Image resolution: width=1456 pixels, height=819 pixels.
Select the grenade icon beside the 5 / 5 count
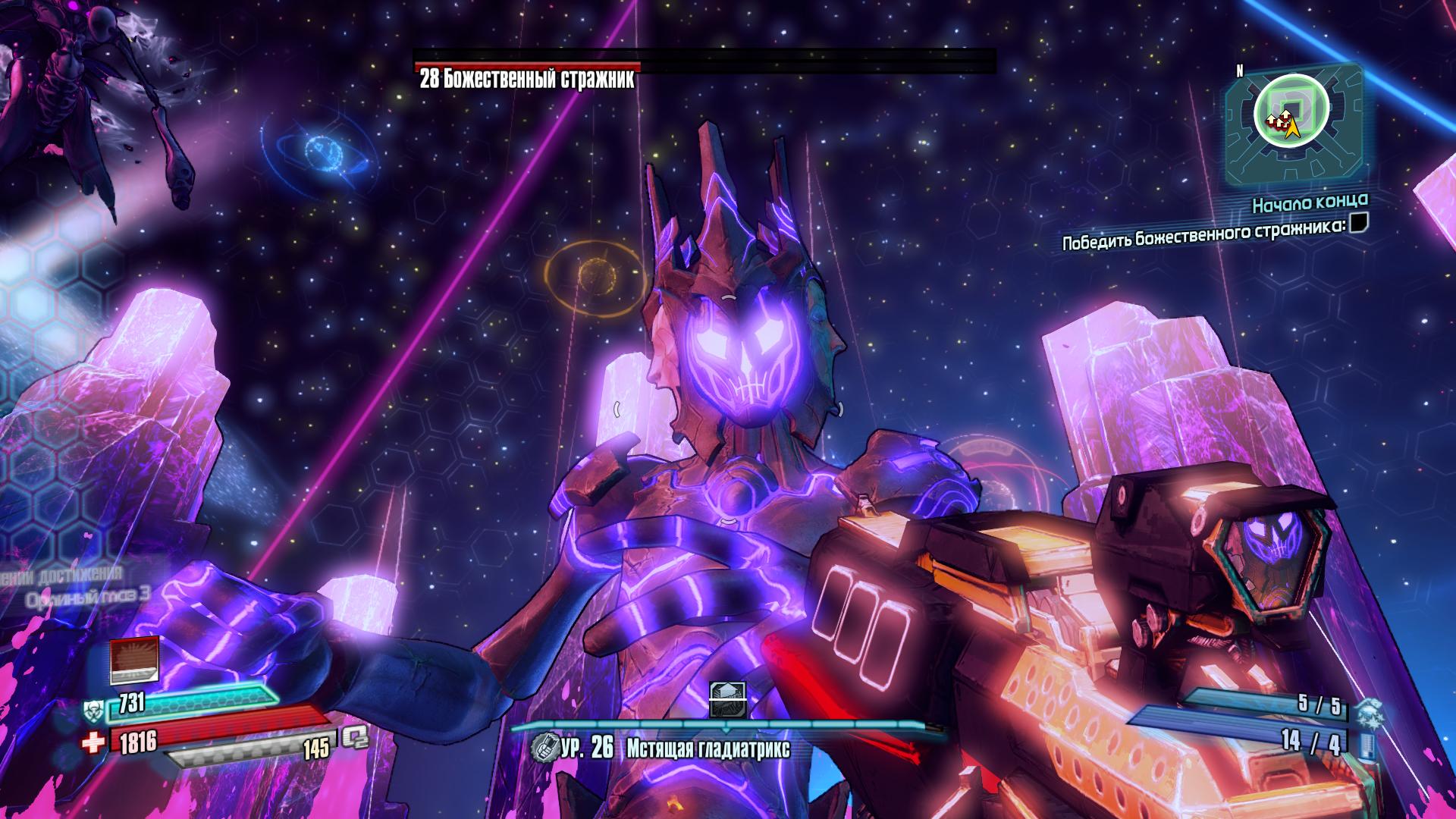point(1370,713)
